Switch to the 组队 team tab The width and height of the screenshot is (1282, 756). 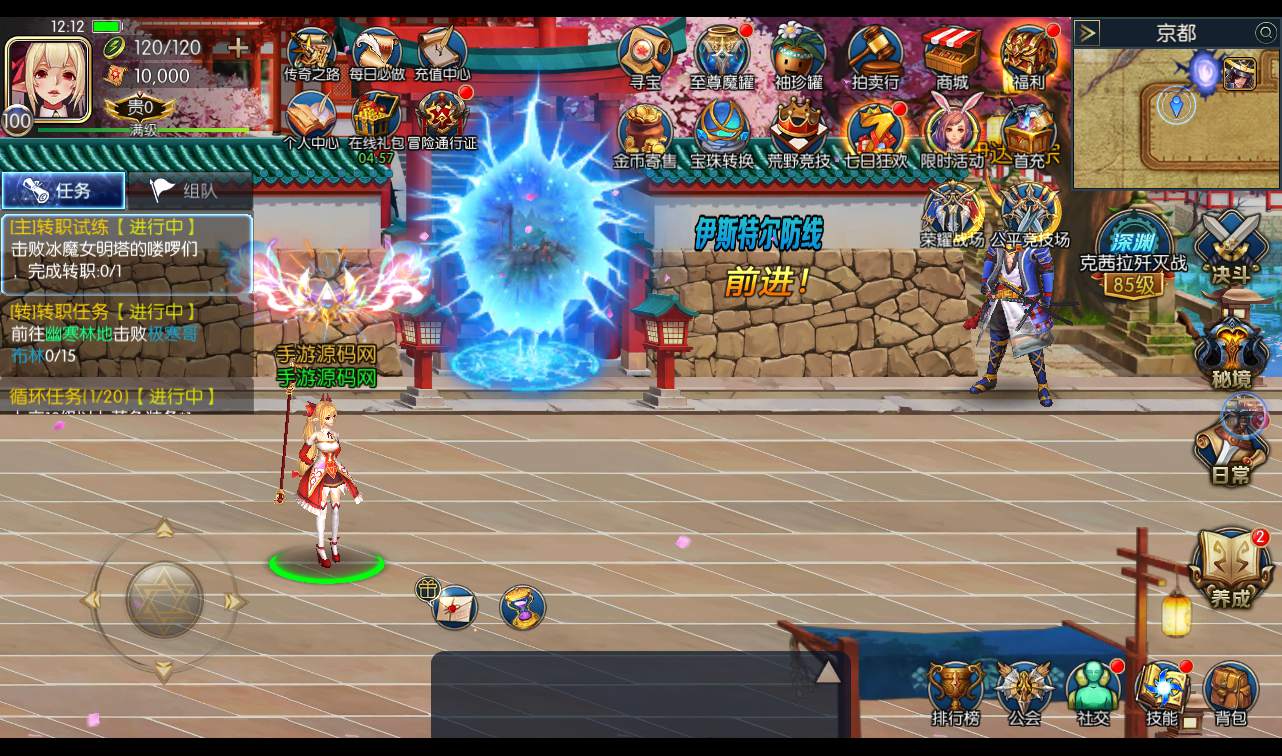189,190
